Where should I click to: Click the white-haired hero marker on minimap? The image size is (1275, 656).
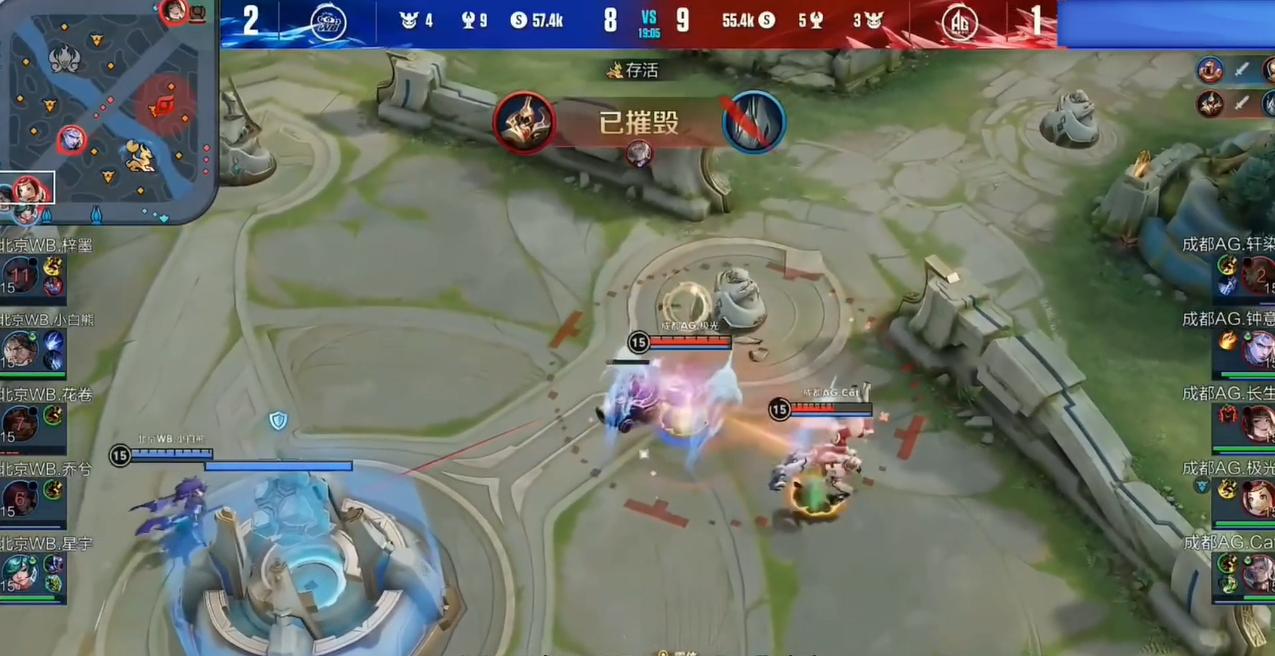pyautogui.click(x=71, y=140)
